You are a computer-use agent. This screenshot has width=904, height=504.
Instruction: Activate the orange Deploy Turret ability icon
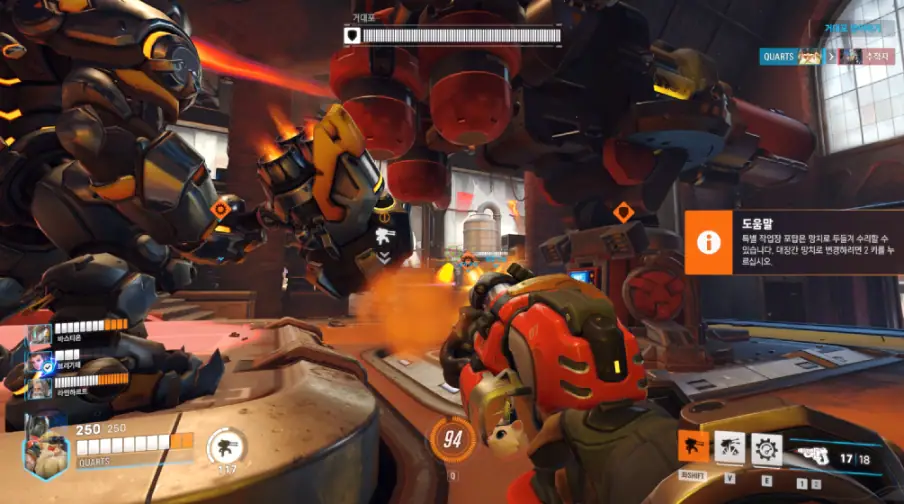pos(694,447)
